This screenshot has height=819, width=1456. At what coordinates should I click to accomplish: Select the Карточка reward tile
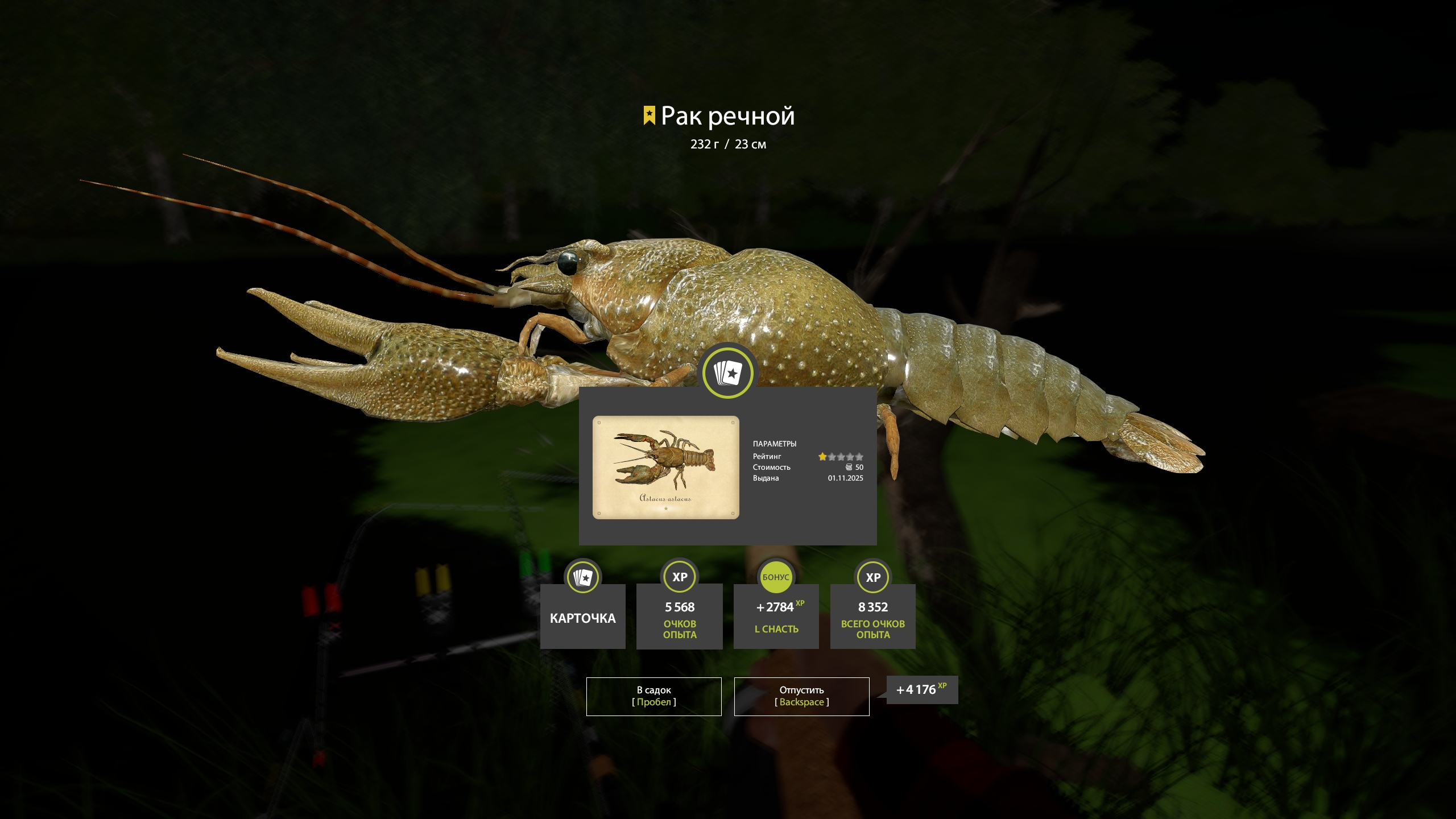pyautogui.click(x=582, y=616)
